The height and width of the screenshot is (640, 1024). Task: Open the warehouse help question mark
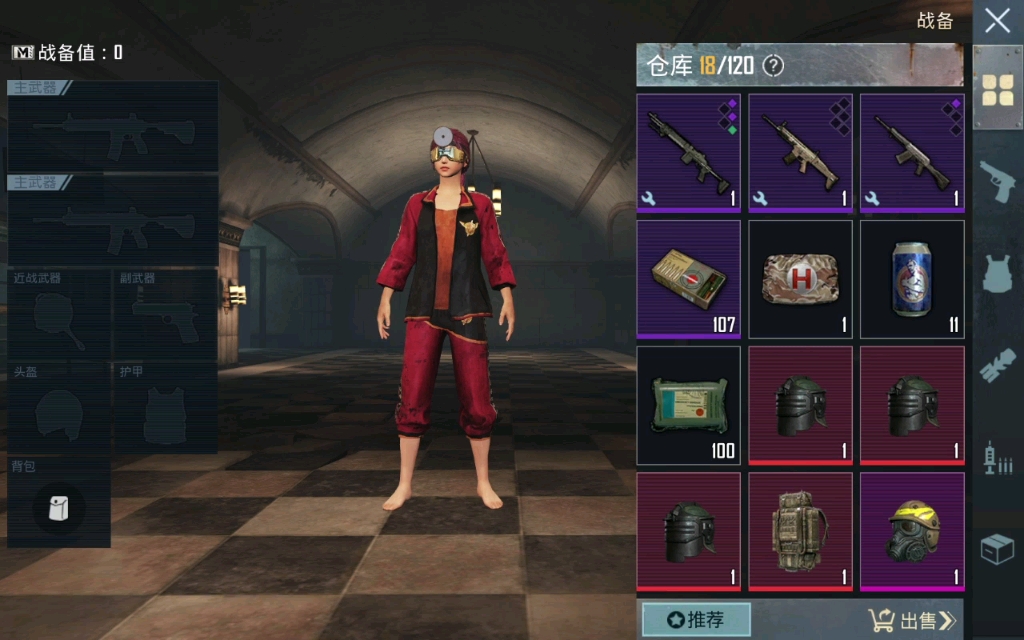click(x=773, y=67)
